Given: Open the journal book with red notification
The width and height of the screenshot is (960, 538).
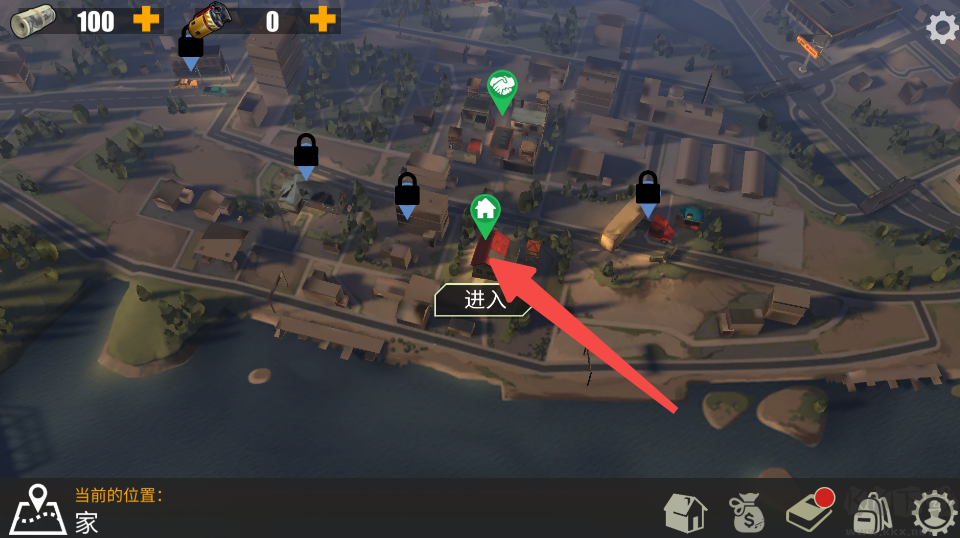Looking at the screenshot, I should (x=808, y=511).
